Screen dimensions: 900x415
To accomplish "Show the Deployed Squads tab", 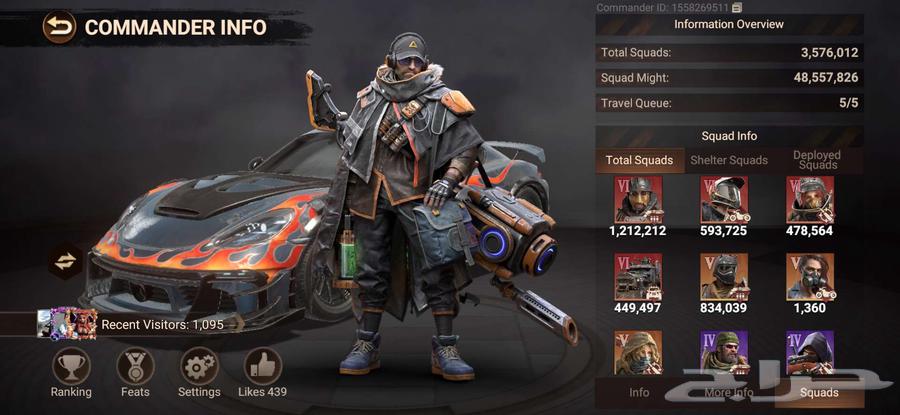I will tap(816, 160).
